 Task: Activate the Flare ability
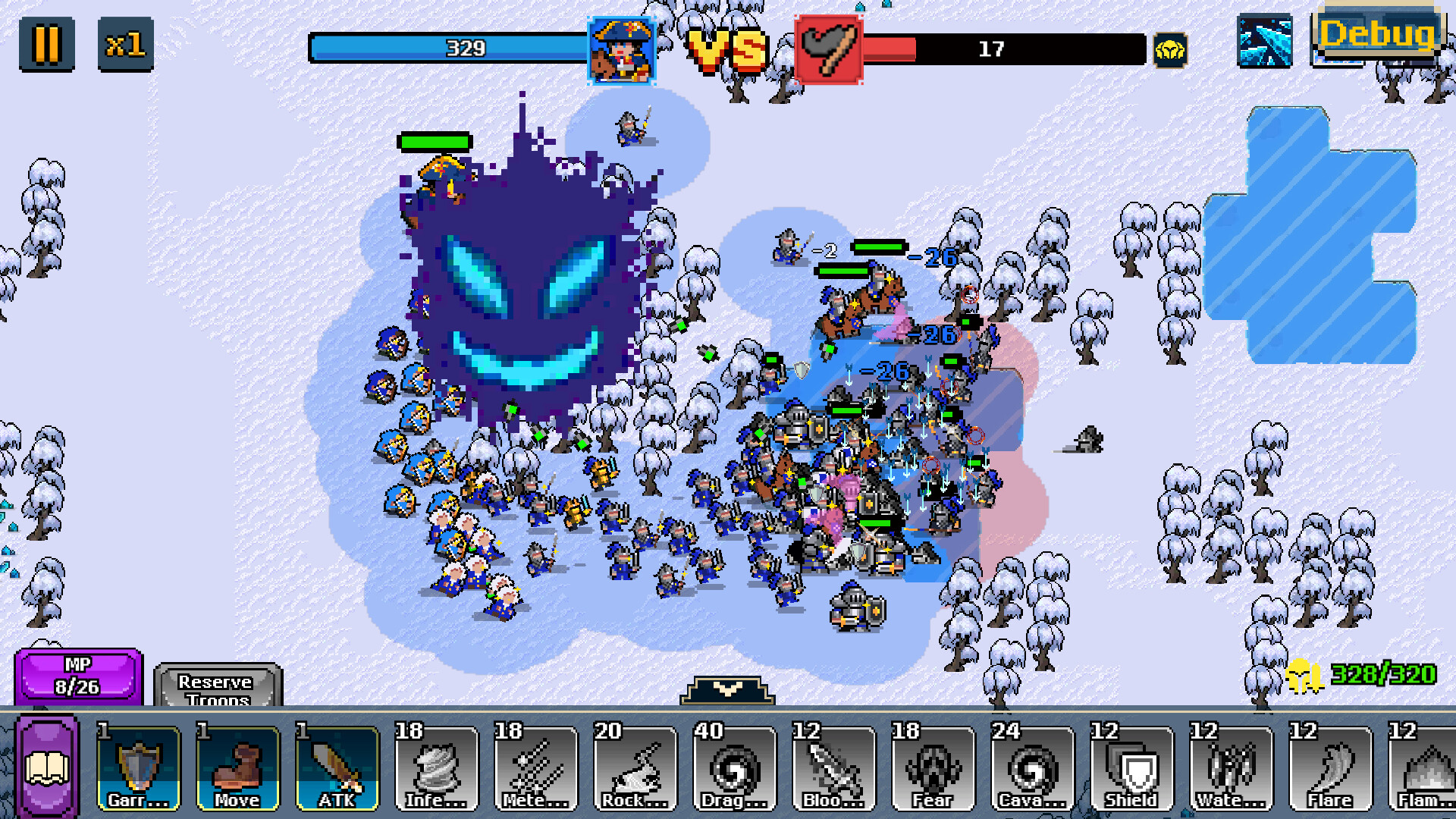pyautogui.click(x=1331, y=769)
